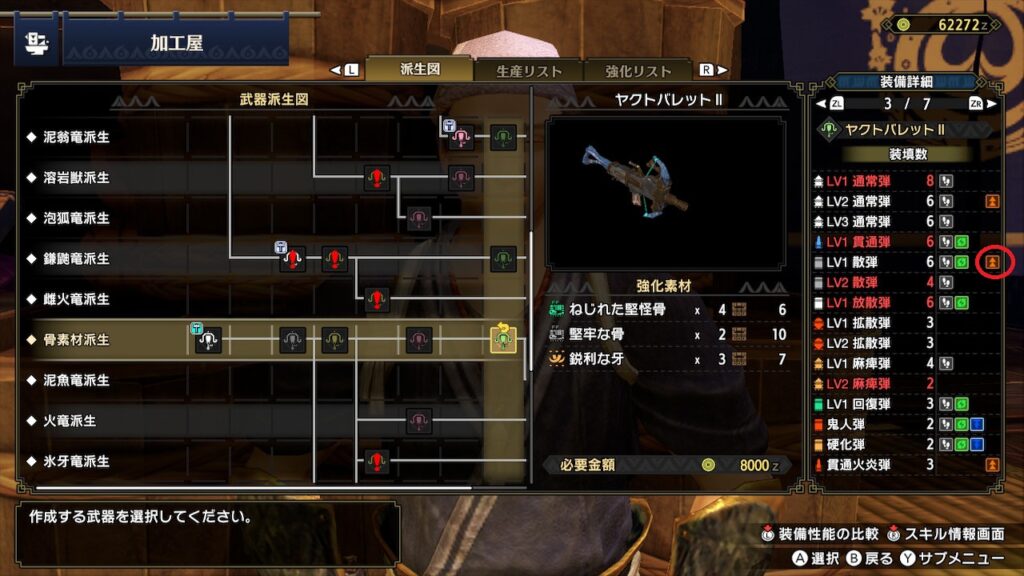Choose the 雌火竜派生 tree row
The height and width of the screenshot is (576, 1024).
coord(70,299)
